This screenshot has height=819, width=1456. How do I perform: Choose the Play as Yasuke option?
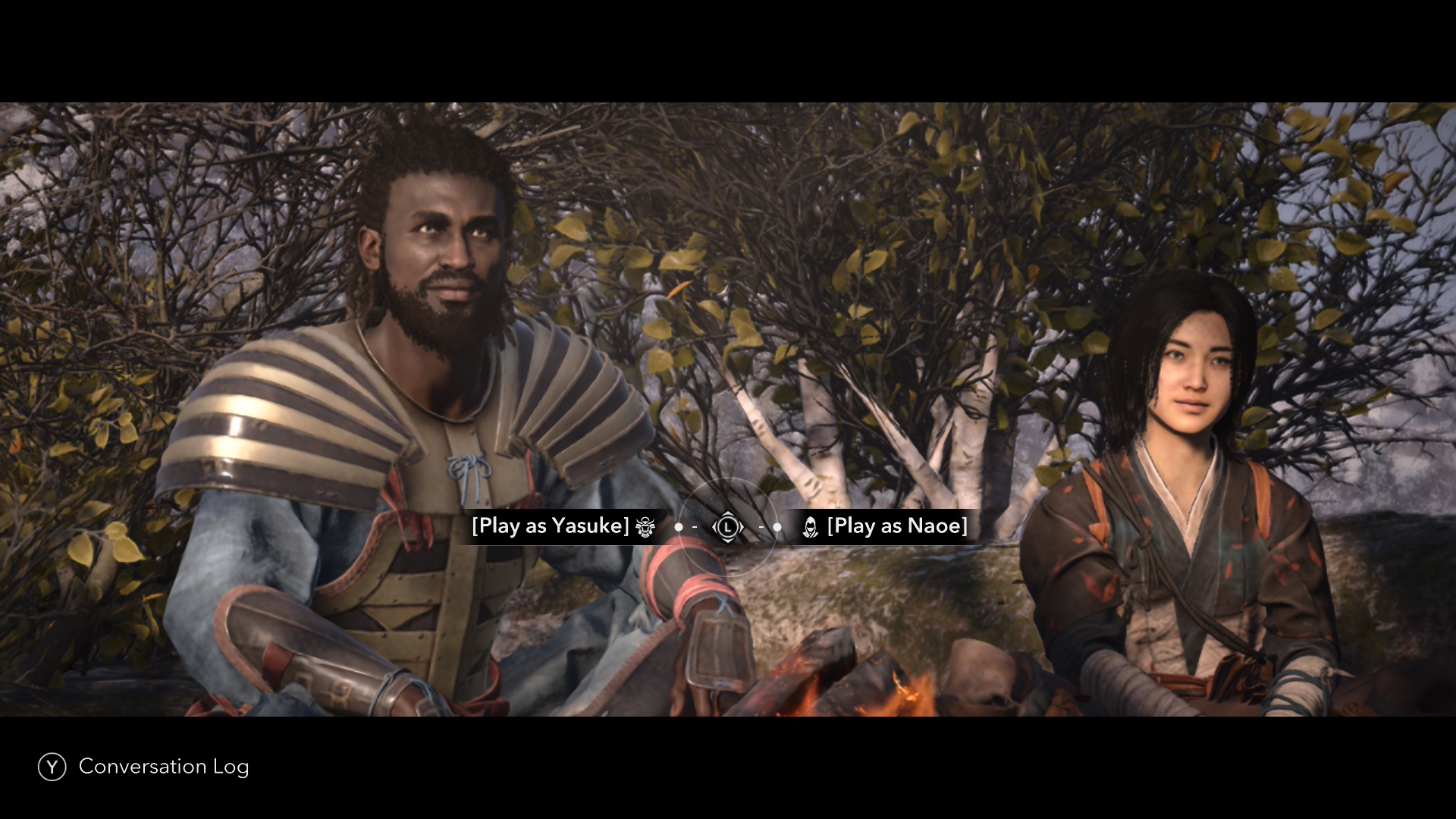tap(551, 526)
